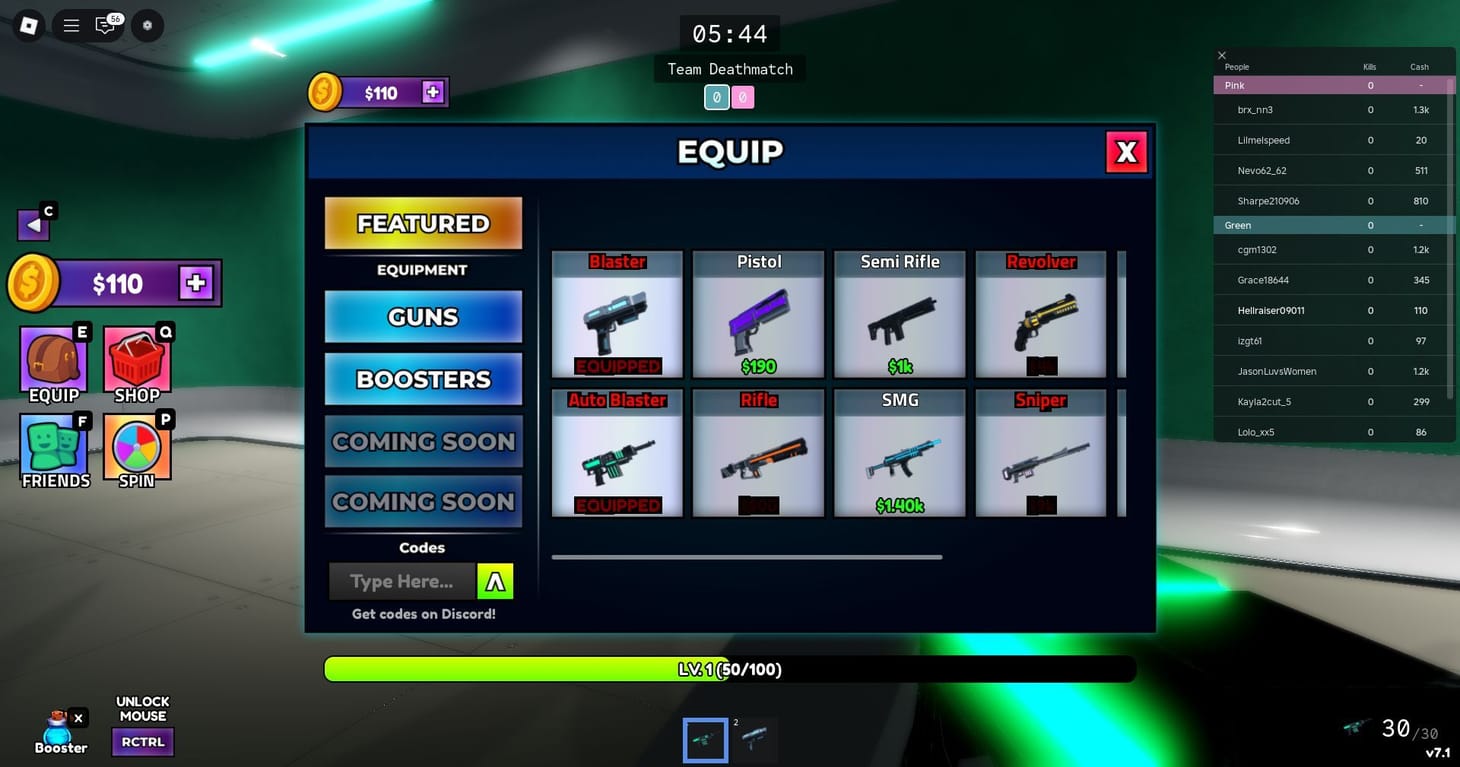Click the Codes Type Here field

402,581
